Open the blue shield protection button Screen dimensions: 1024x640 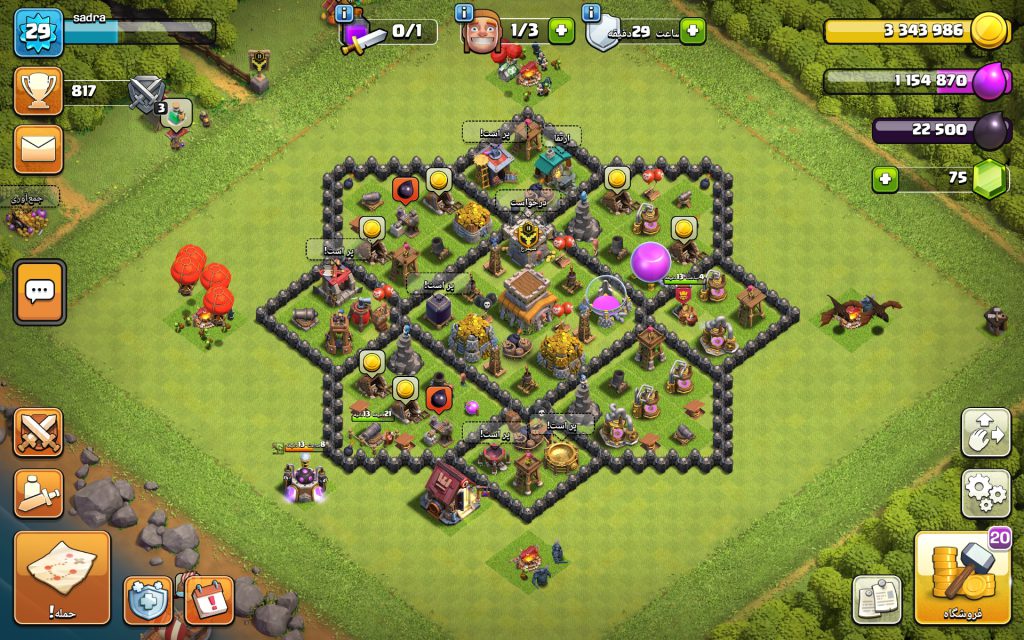147,600
